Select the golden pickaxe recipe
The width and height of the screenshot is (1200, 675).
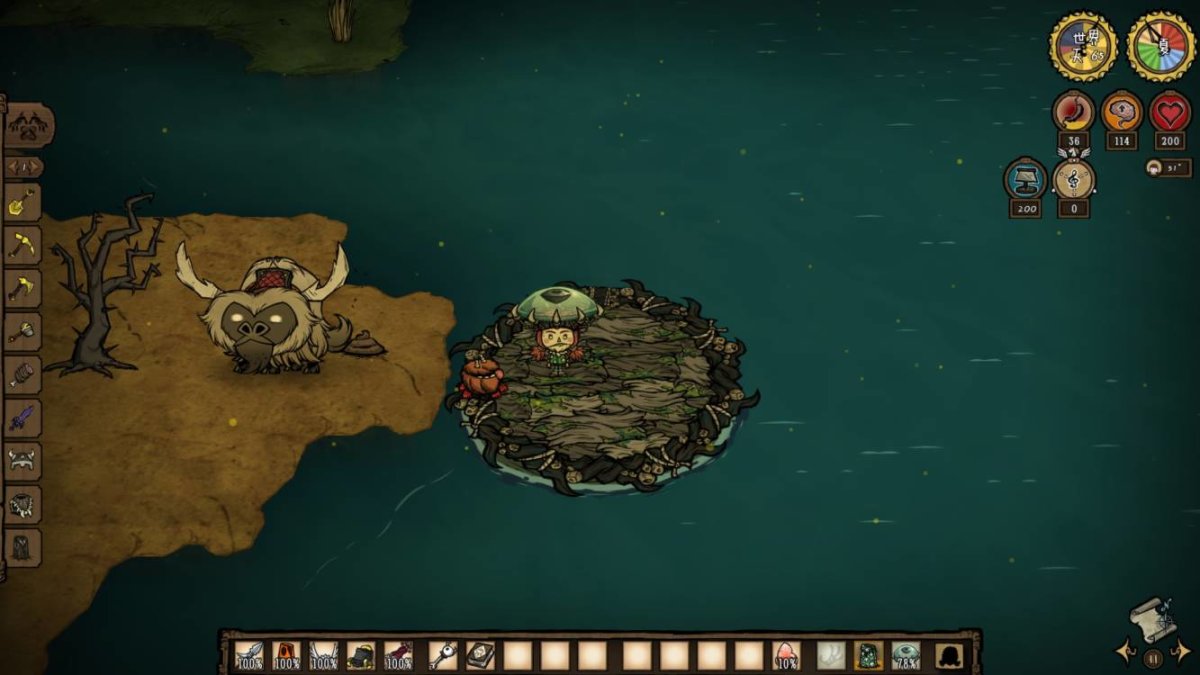pos(23,245)
